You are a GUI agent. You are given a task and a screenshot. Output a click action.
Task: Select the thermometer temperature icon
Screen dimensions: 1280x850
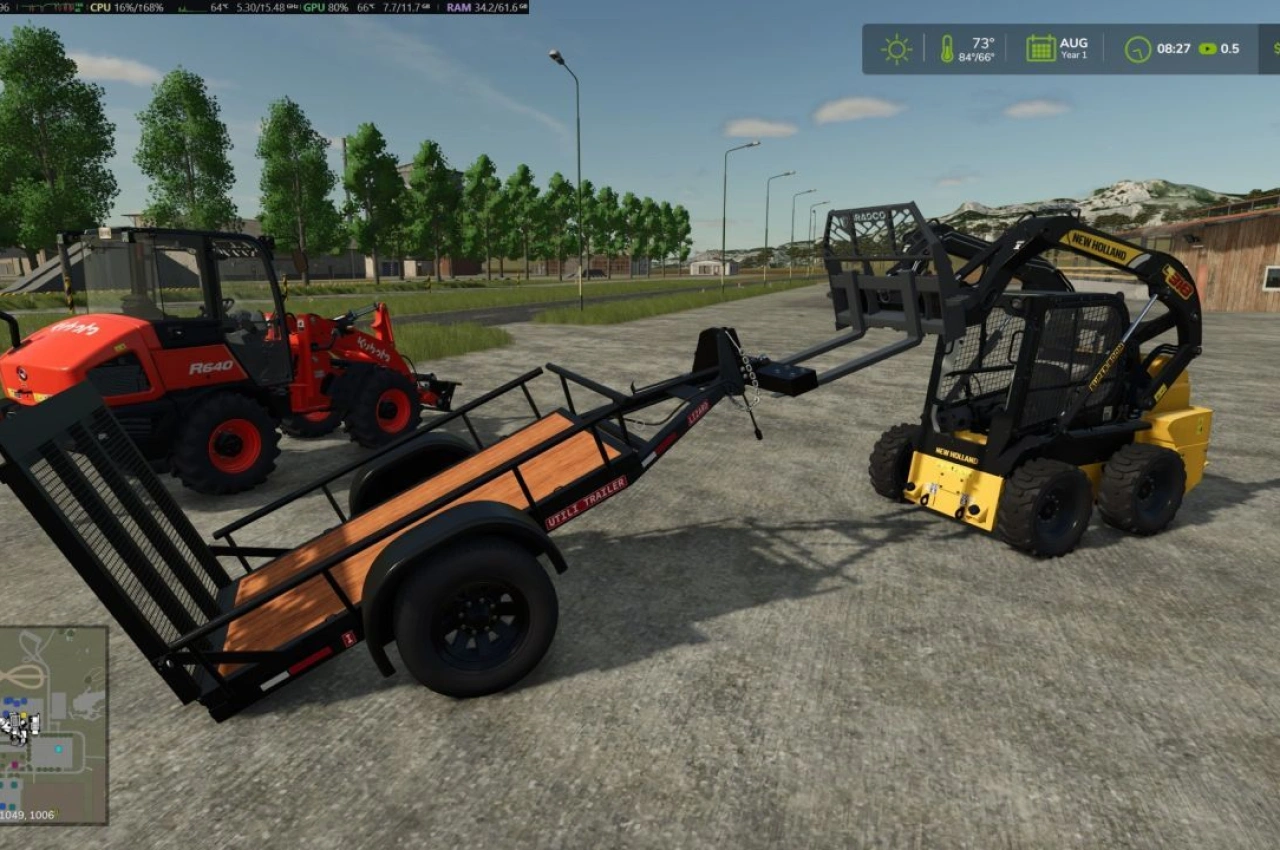coord(947,46)
